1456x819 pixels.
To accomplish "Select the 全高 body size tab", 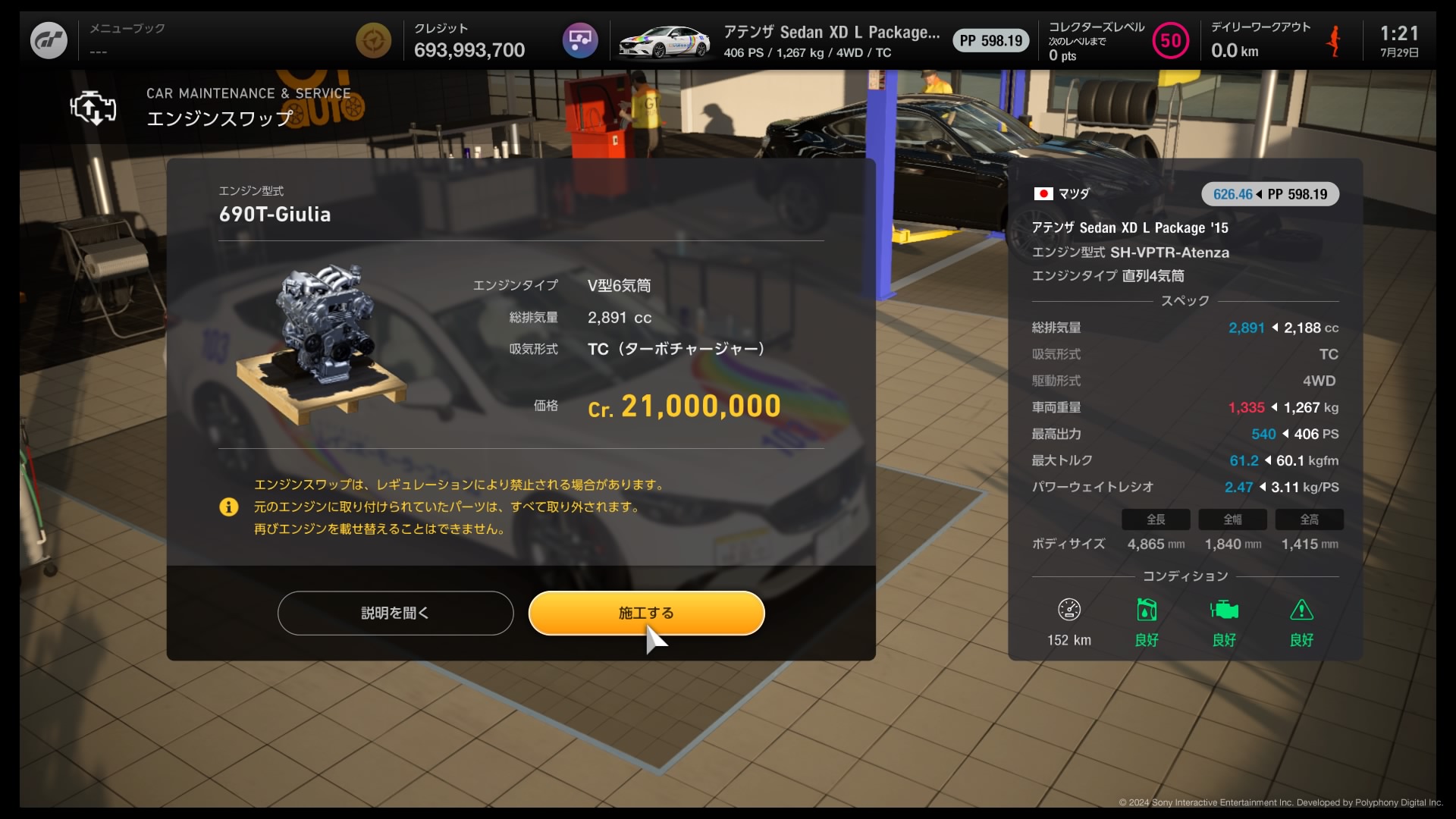I will coord(1309,519).
